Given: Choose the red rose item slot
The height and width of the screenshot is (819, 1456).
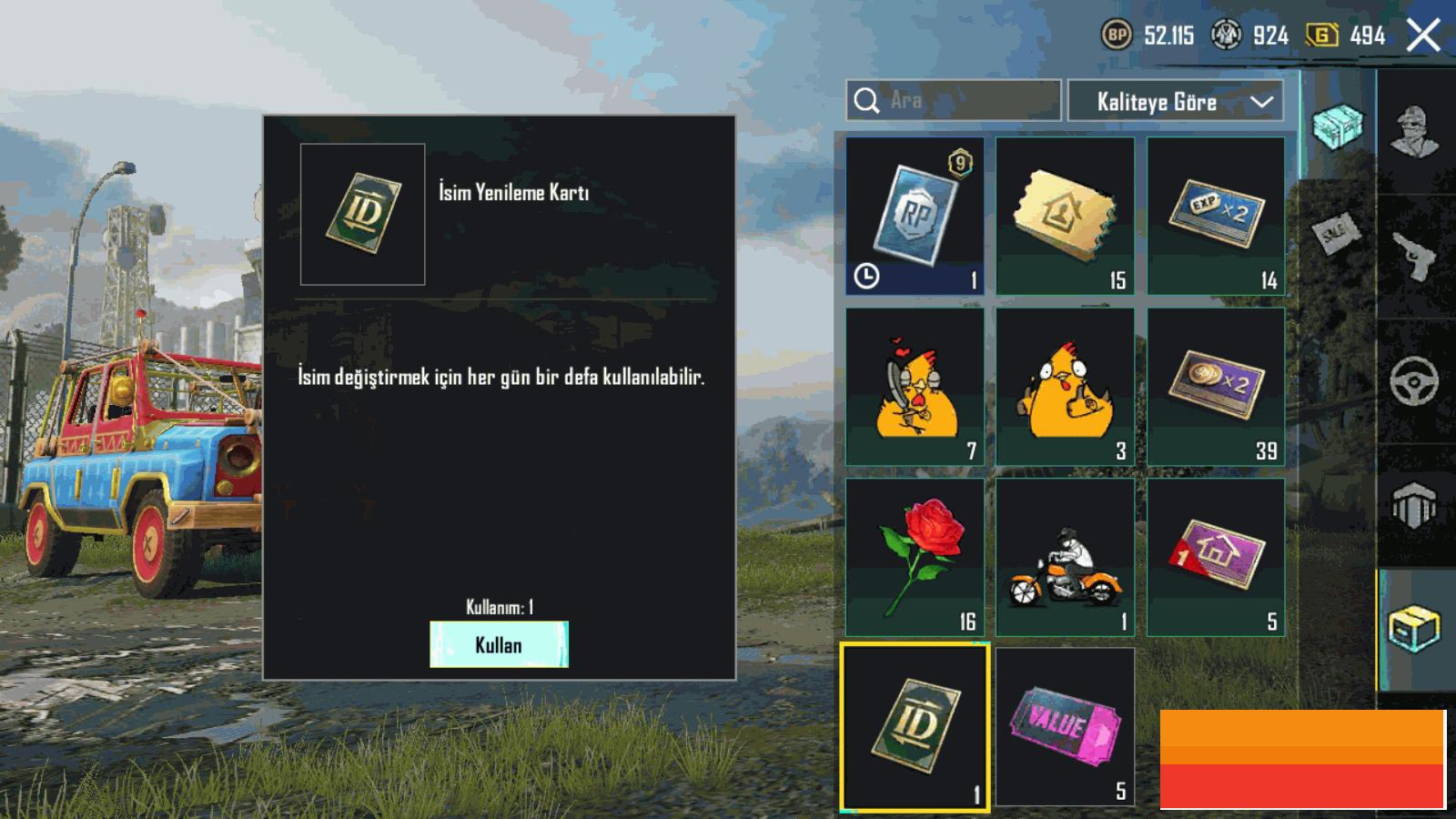Looking at the screenshot, I should pyautogui.click(x=915, y=557).
